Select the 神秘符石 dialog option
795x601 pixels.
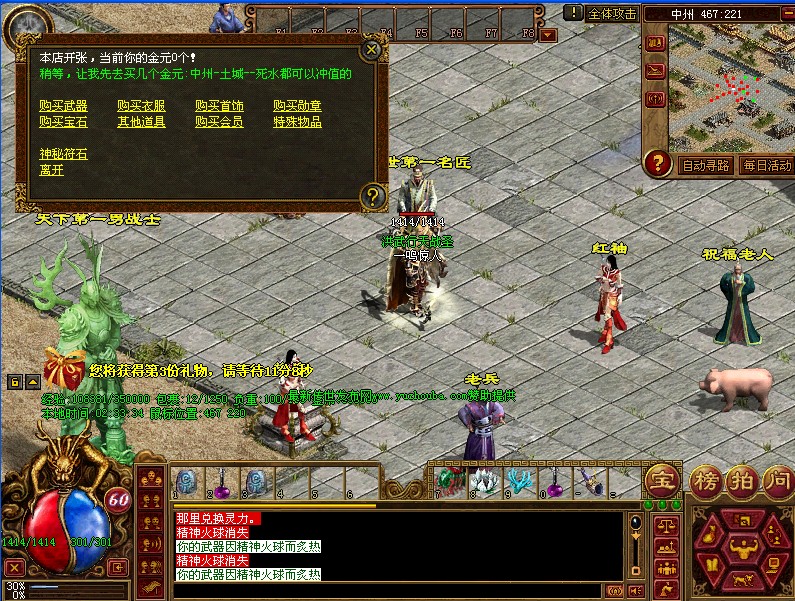pos(63,154)
